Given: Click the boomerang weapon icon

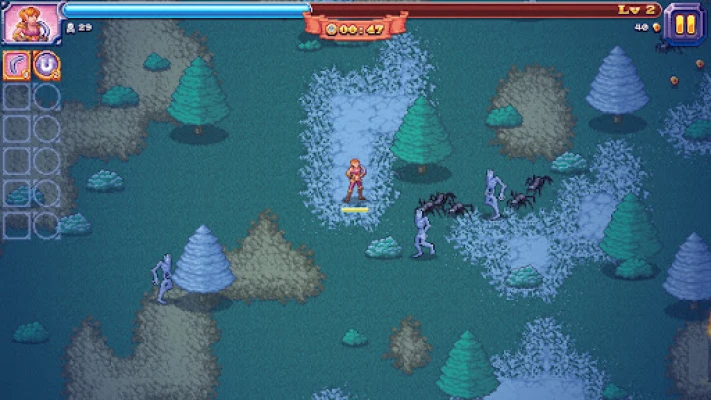Looking at the screenshot, I should (17, 66).
